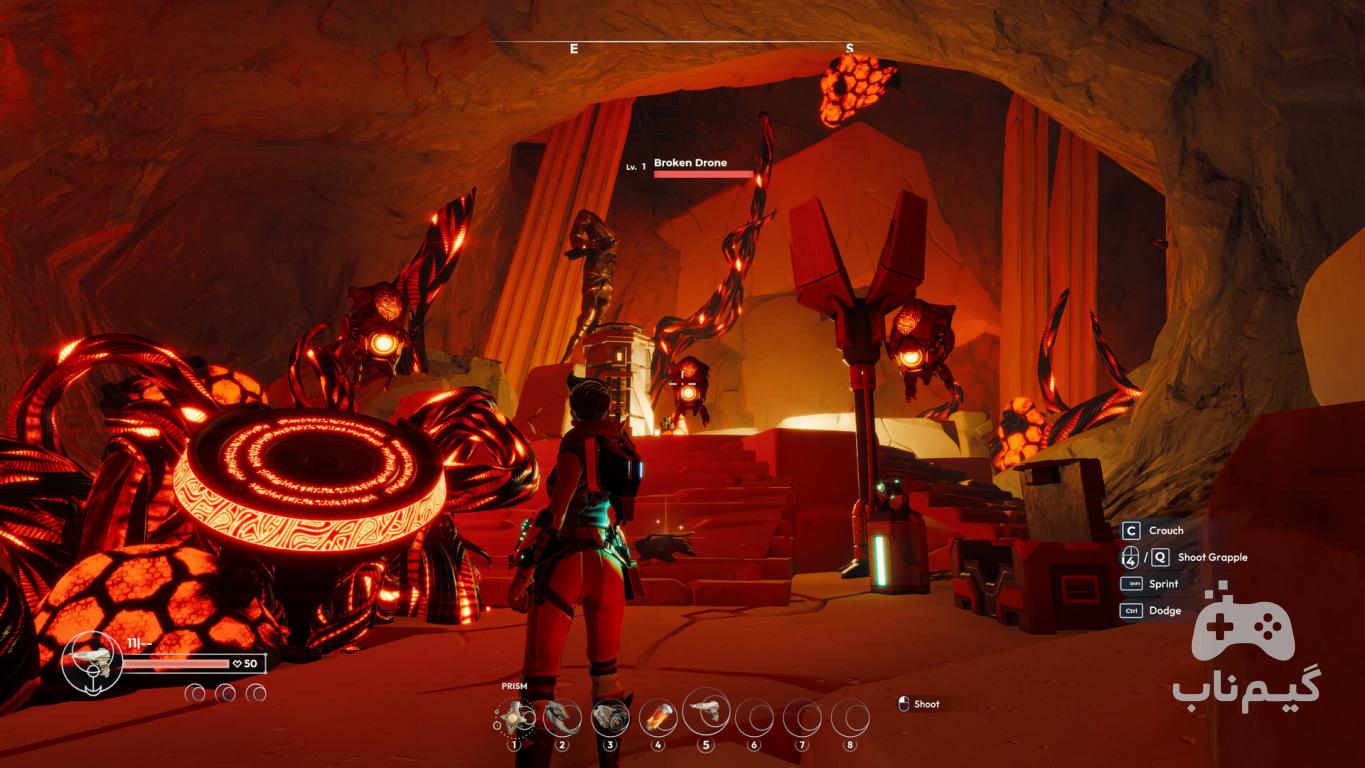Image resolution: width=1365 pixels, height=768 pixels.
Task: Select the curved tool in hotbar slot 2
Action: pyautogui.click(x=562, y=717)
